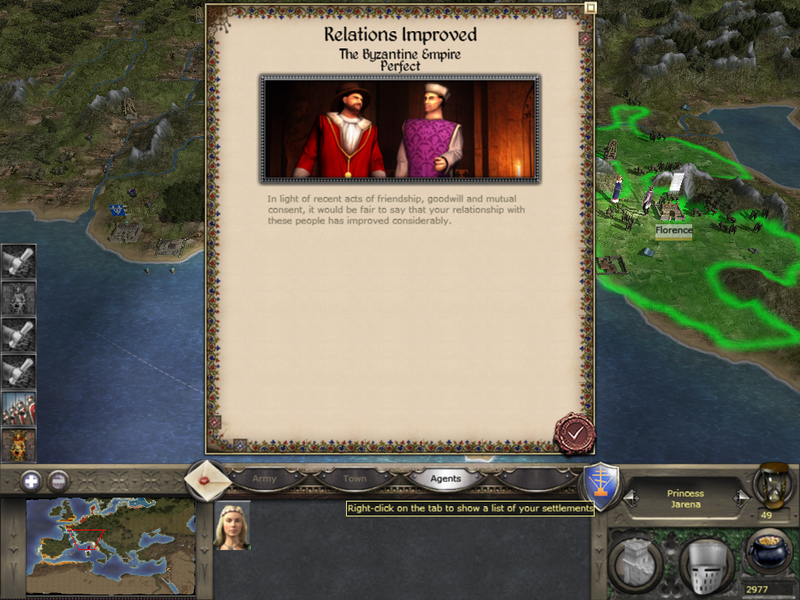Open finances with the gold pot icon
The image size is (800, 600).
(770, 553)
